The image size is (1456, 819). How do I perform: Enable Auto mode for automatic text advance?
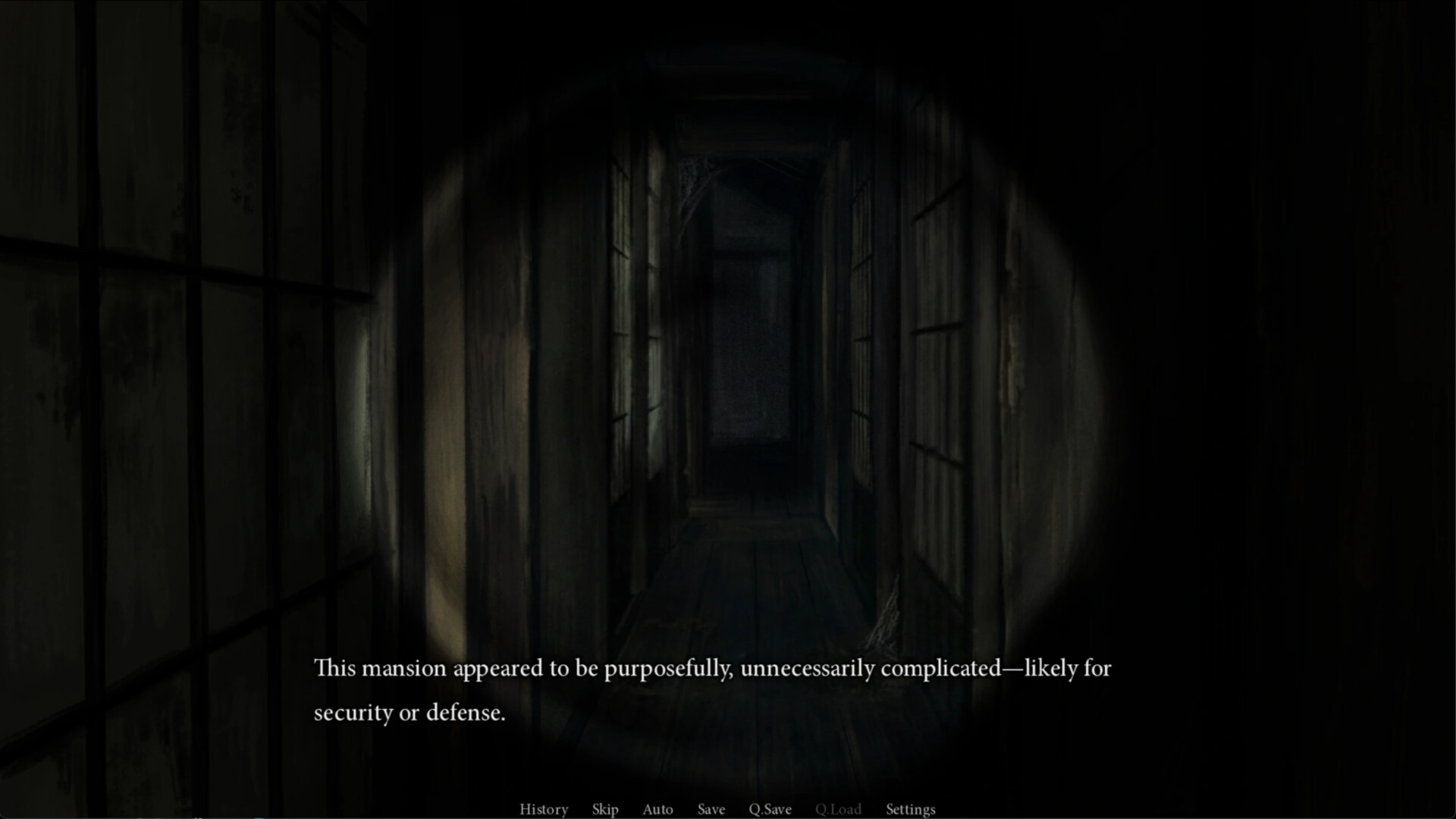657,809
